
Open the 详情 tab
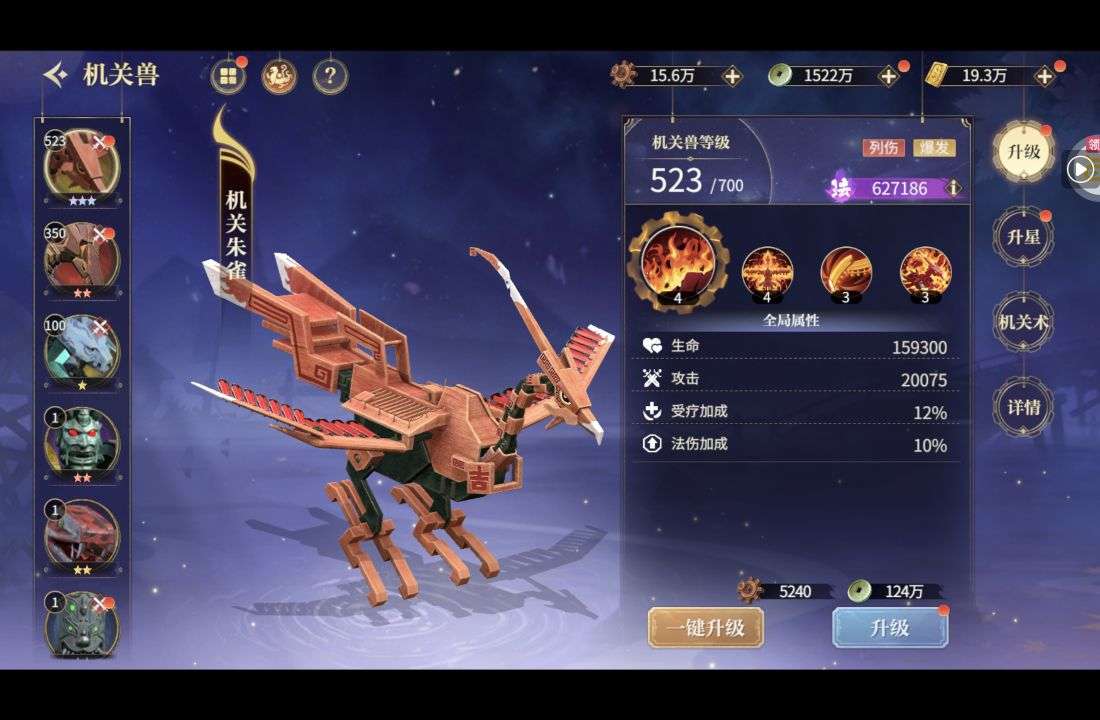(x=1023, y=407)
